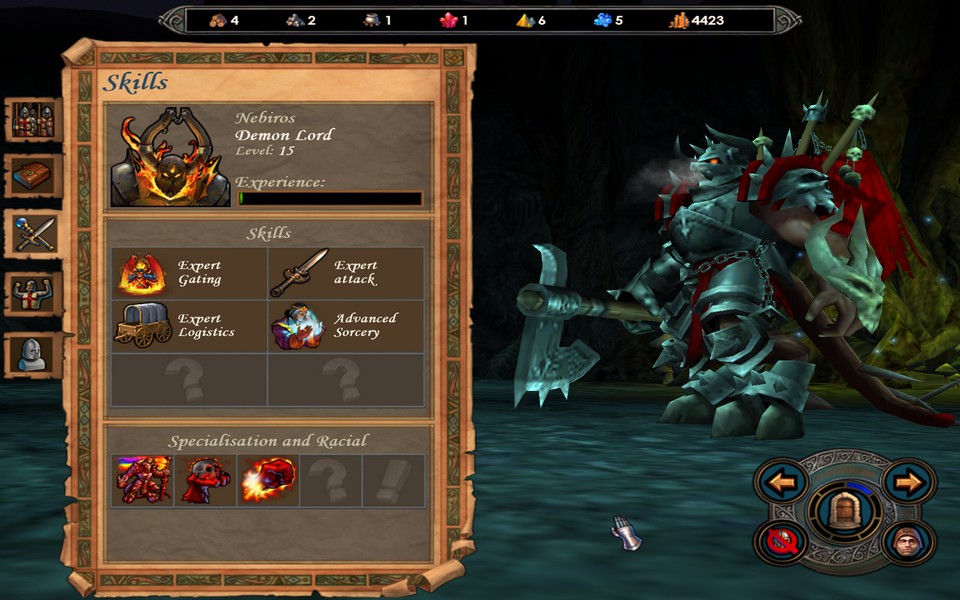Viewport: 960px width, 600px height.
Task: Inspect the fiery fist racial ability
Action: [x=267, y=480]
